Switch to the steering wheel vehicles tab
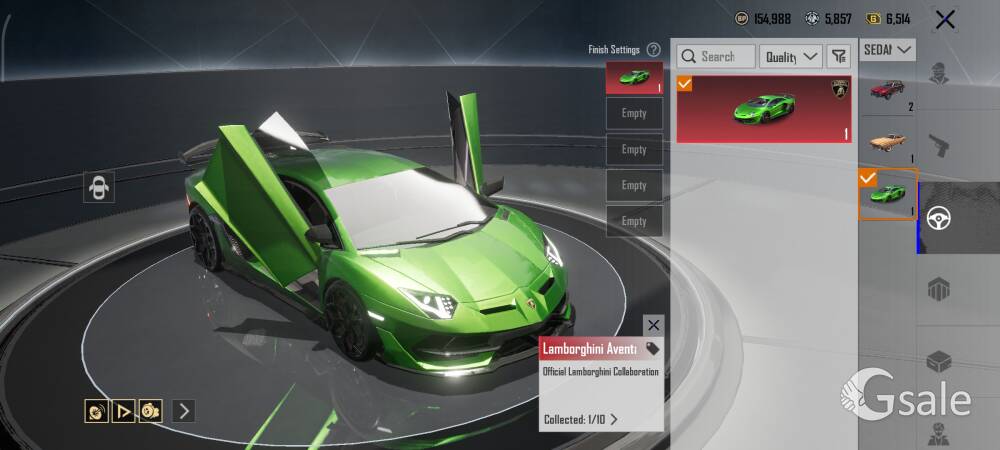Image resolution: width=1000 pixels, height=450 pixels. coord(940,218)
